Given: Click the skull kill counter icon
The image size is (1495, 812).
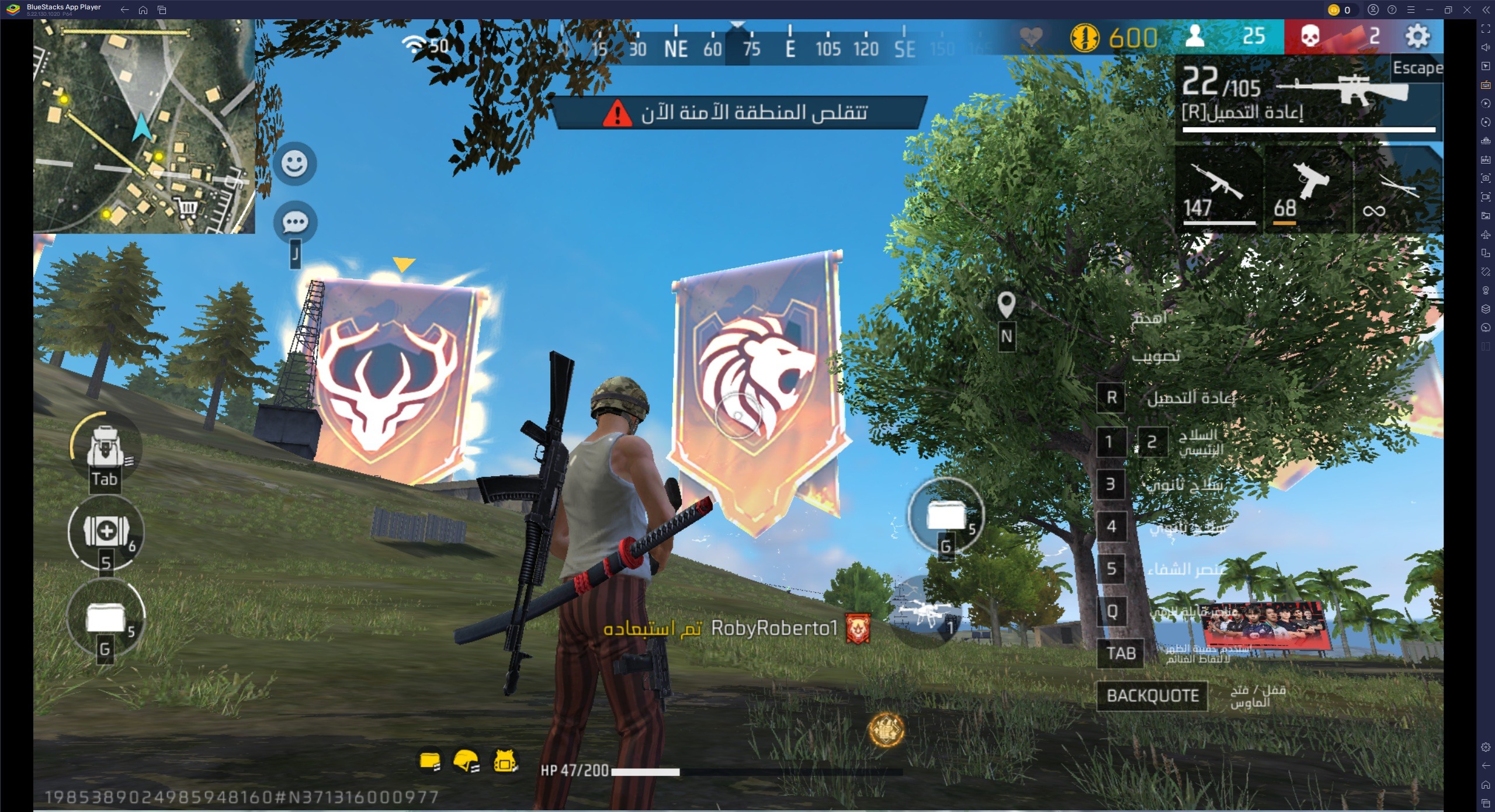Looking at the screenshot, I should (x=1311, y=37).
